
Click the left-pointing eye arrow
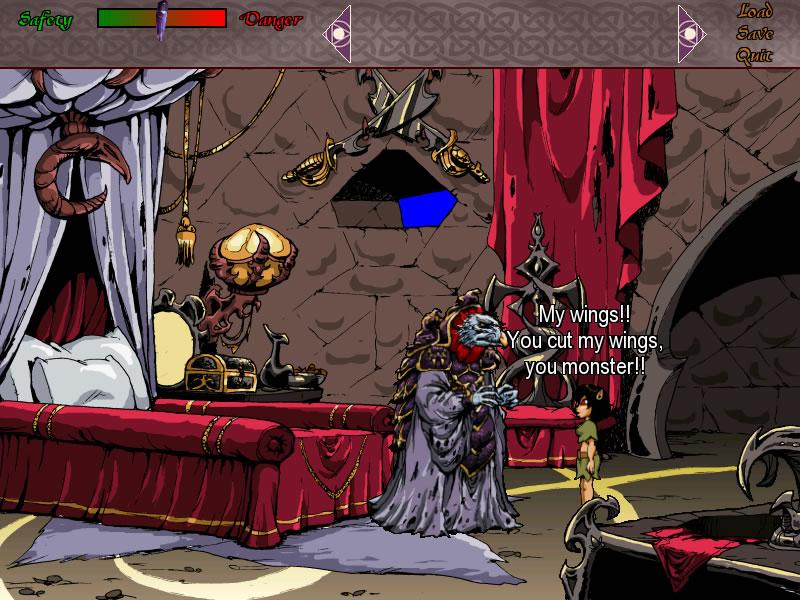coord(338,34)
